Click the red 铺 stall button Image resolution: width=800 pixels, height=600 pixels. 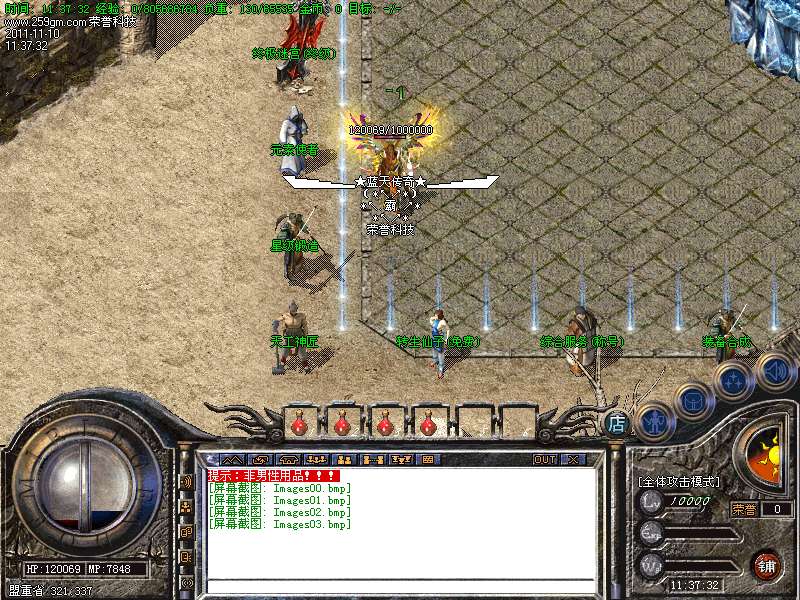click(766, 564)
